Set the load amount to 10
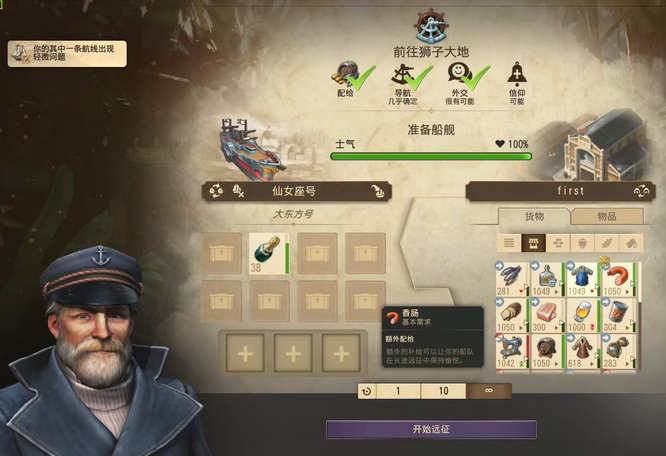The height and width of the screenshot is (456, 666). point(445,391)
